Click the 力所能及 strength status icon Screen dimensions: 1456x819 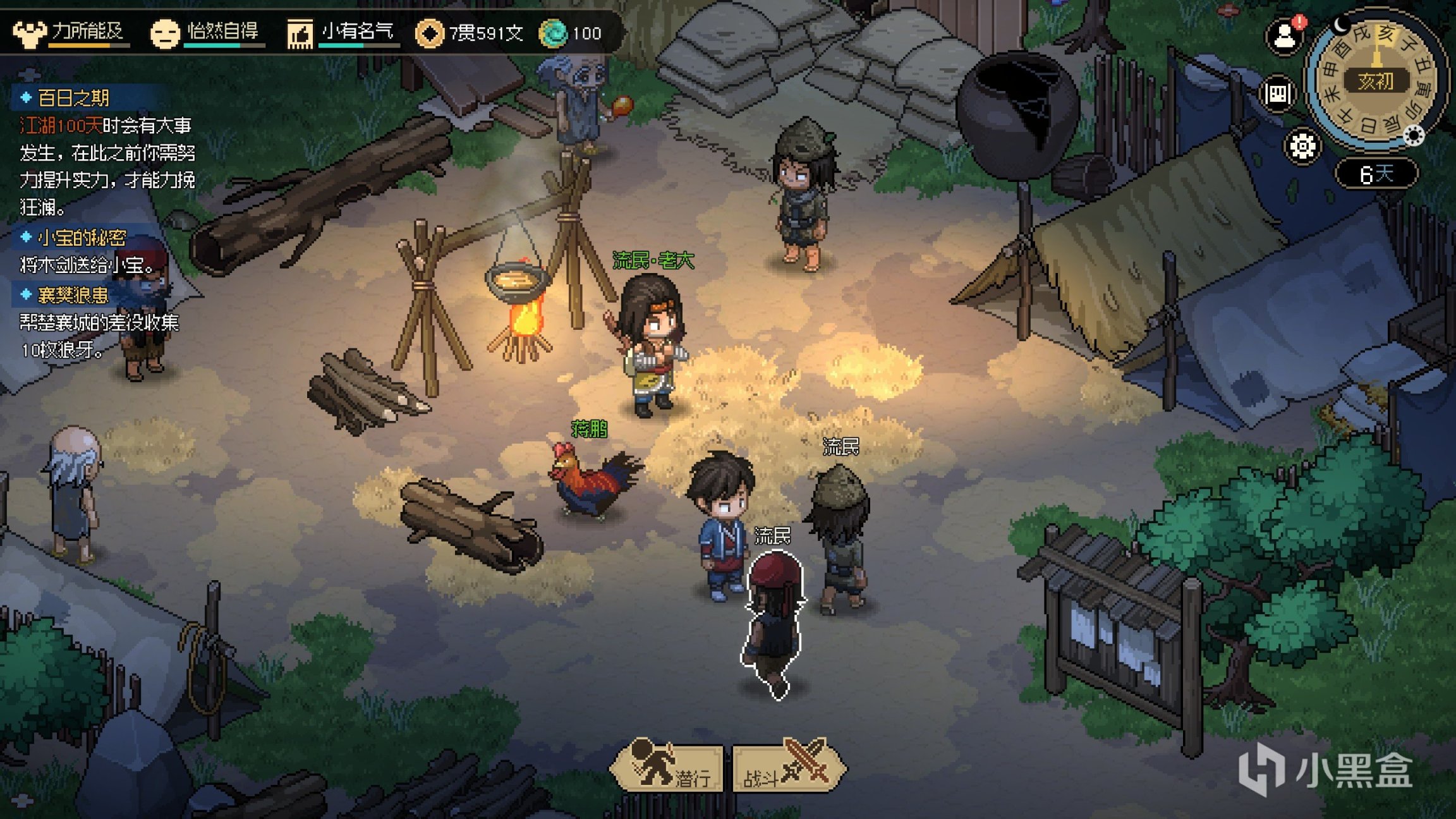point(30,33)
